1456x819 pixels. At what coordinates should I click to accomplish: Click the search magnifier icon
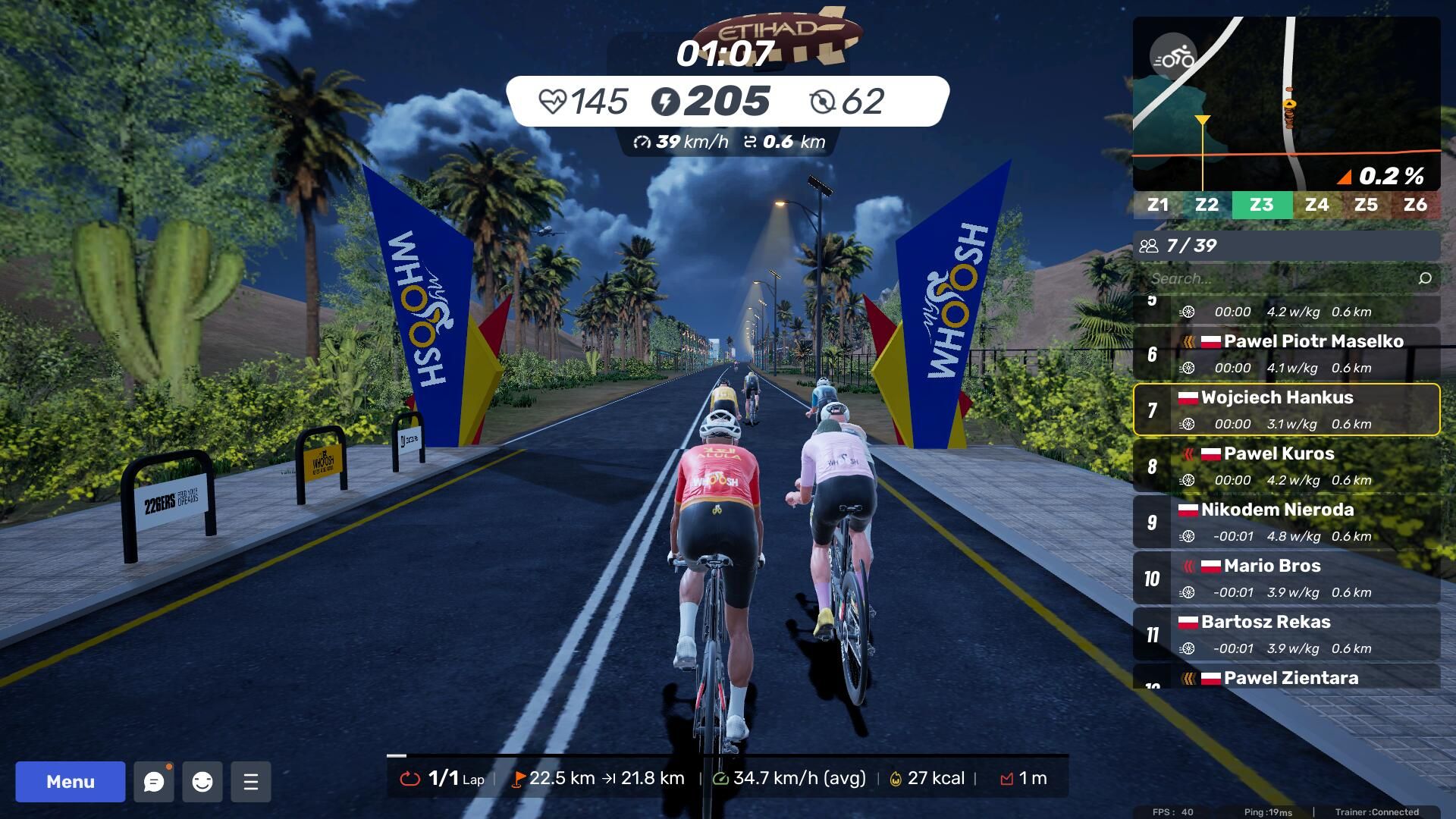point(1425,278)
